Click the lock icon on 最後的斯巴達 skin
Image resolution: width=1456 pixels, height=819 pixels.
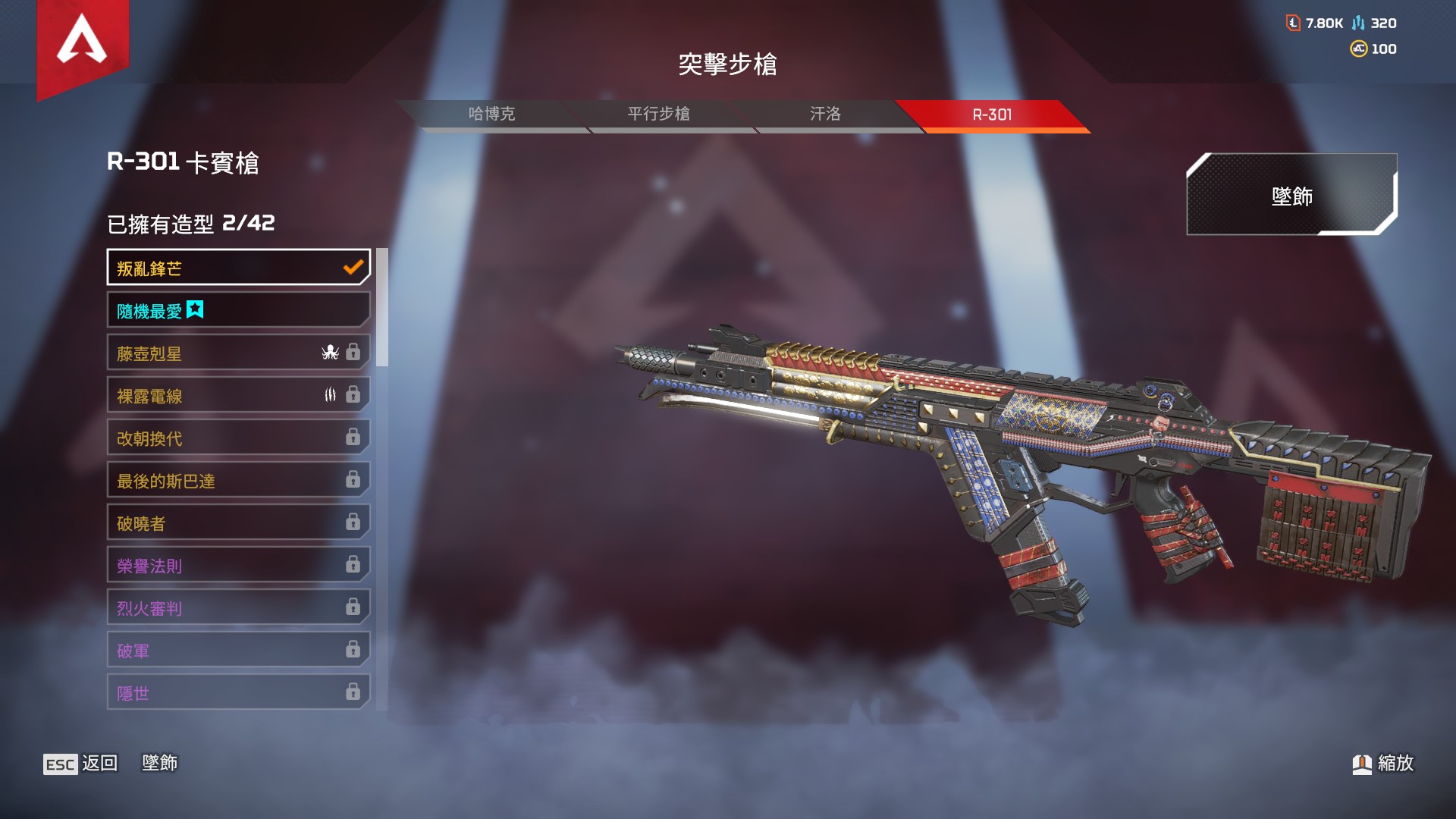tap(351, 480)
